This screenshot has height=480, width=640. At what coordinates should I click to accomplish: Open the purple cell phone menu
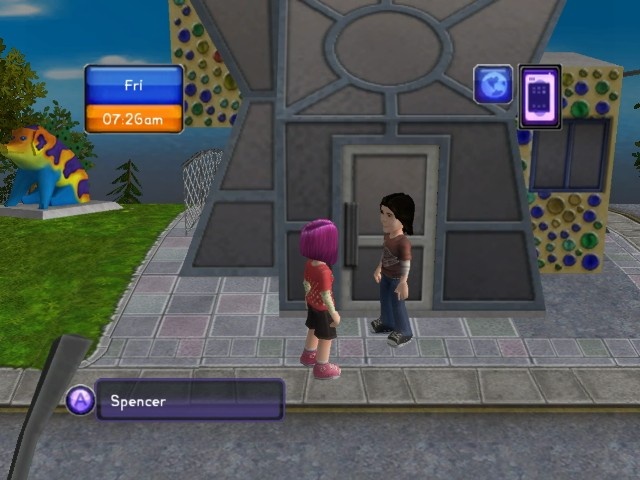click(x=540, y=96)
